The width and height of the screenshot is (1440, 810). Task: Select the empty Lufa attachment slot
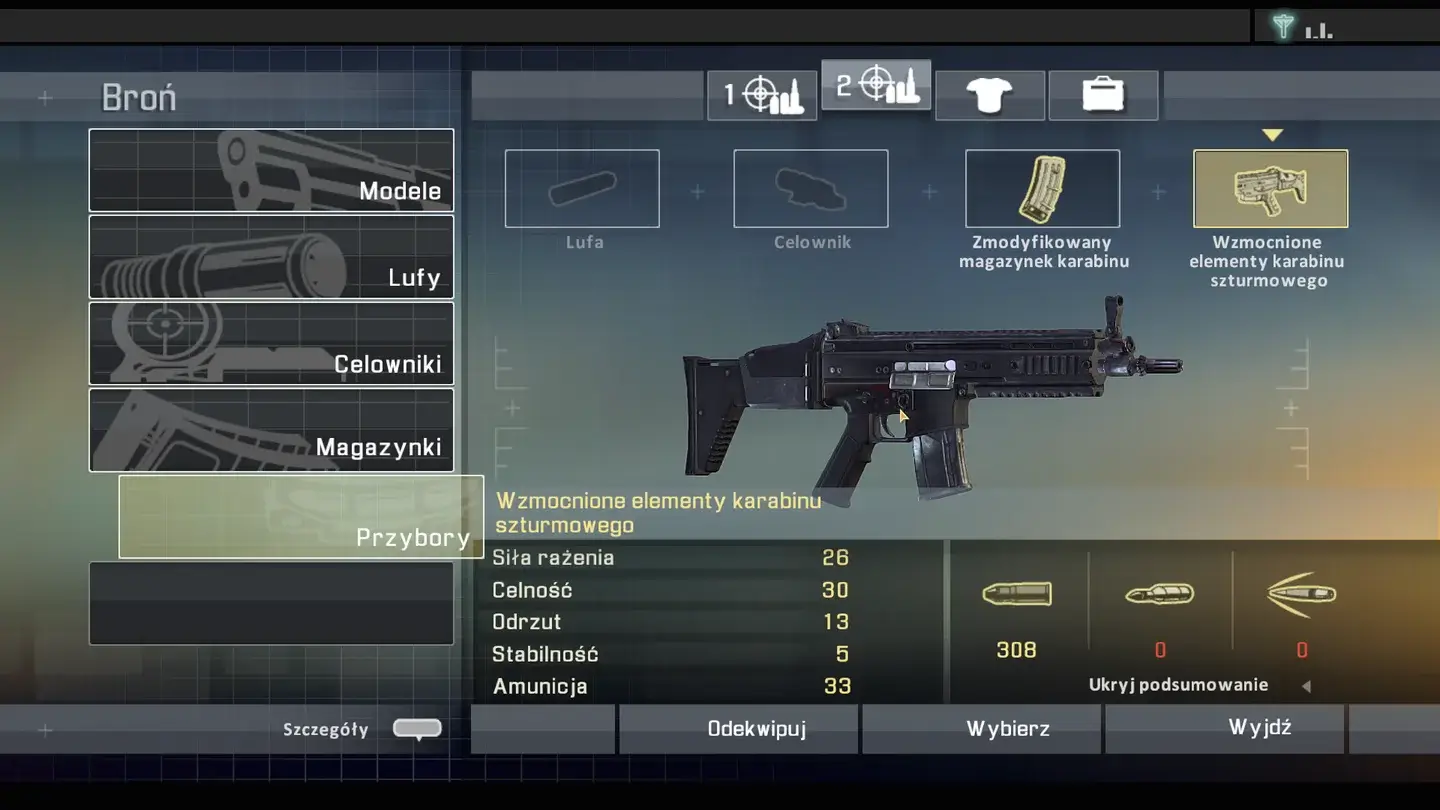[x=582, y=188]
